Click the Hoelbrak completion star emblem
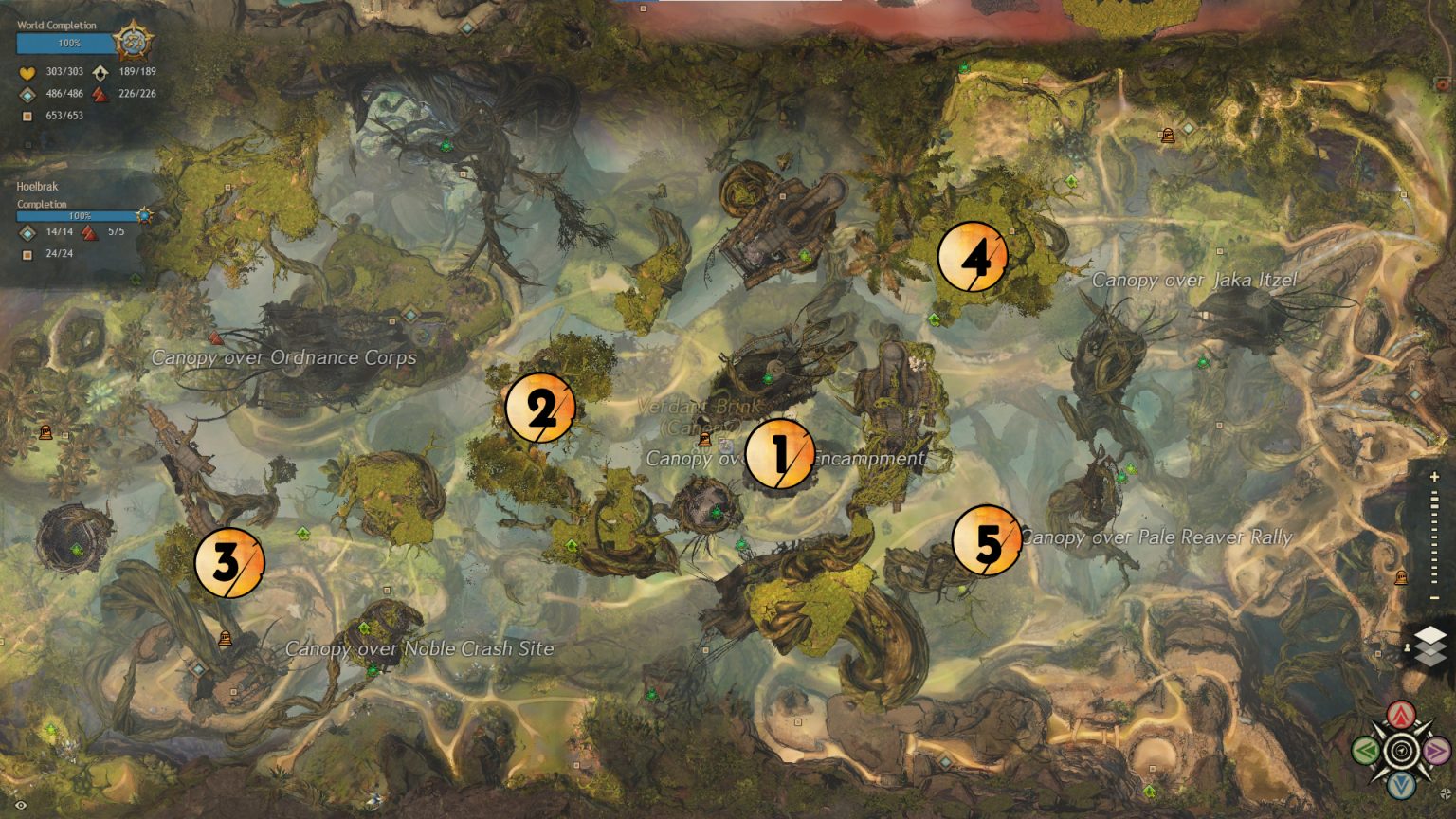The width and height of the screenshot is (1456, 819). (x=143, y=215)
